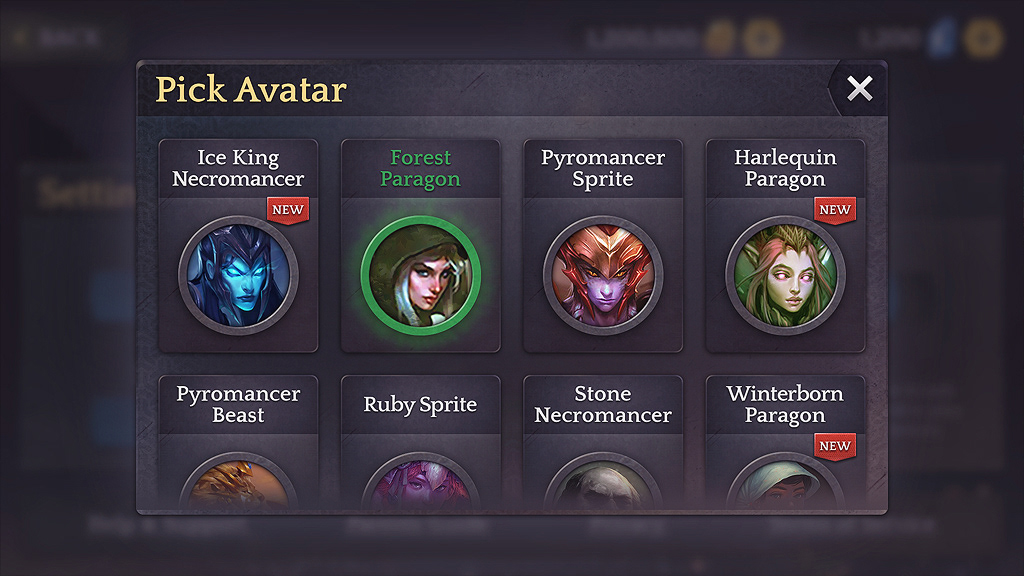Close the Pick Avatar dialog
The height and width of the screenshot is (576, 1024).
pyautogui.click(x=859, y=89)
